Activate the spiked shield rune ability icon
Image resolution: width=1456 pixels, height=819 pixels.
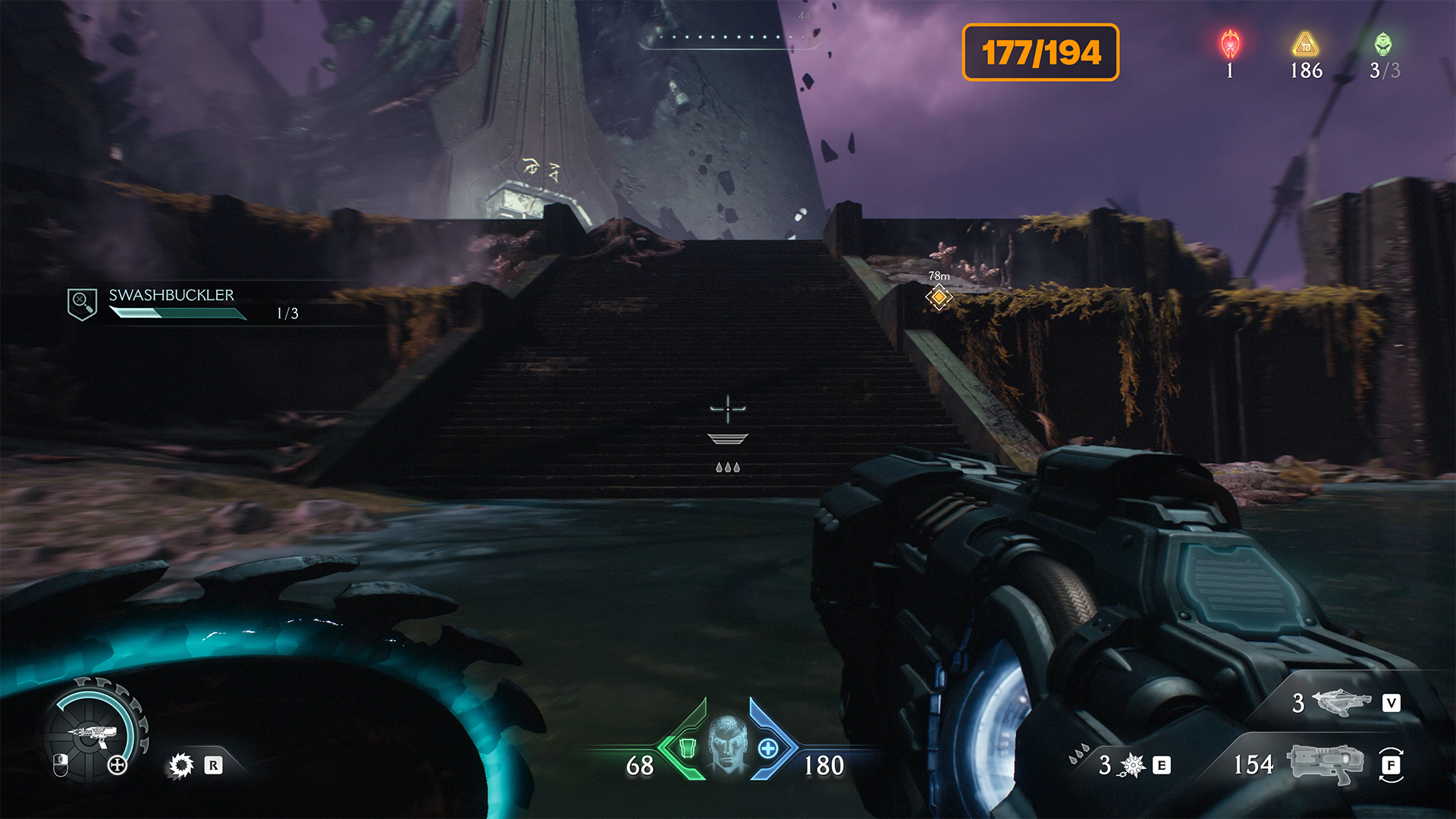181,765
